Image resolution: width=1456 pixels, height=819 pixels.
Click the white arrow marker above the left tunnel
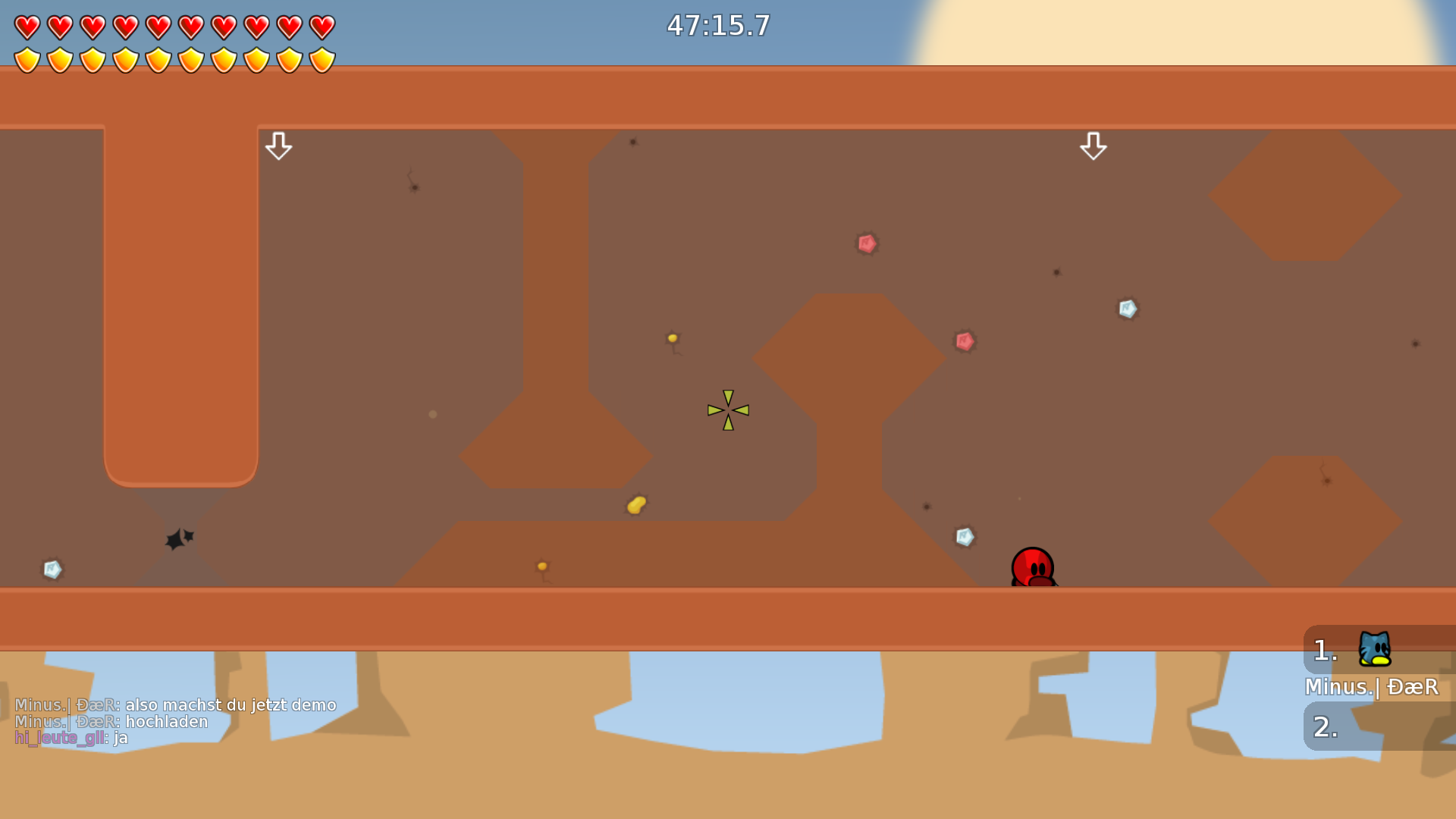click(279, 146)
